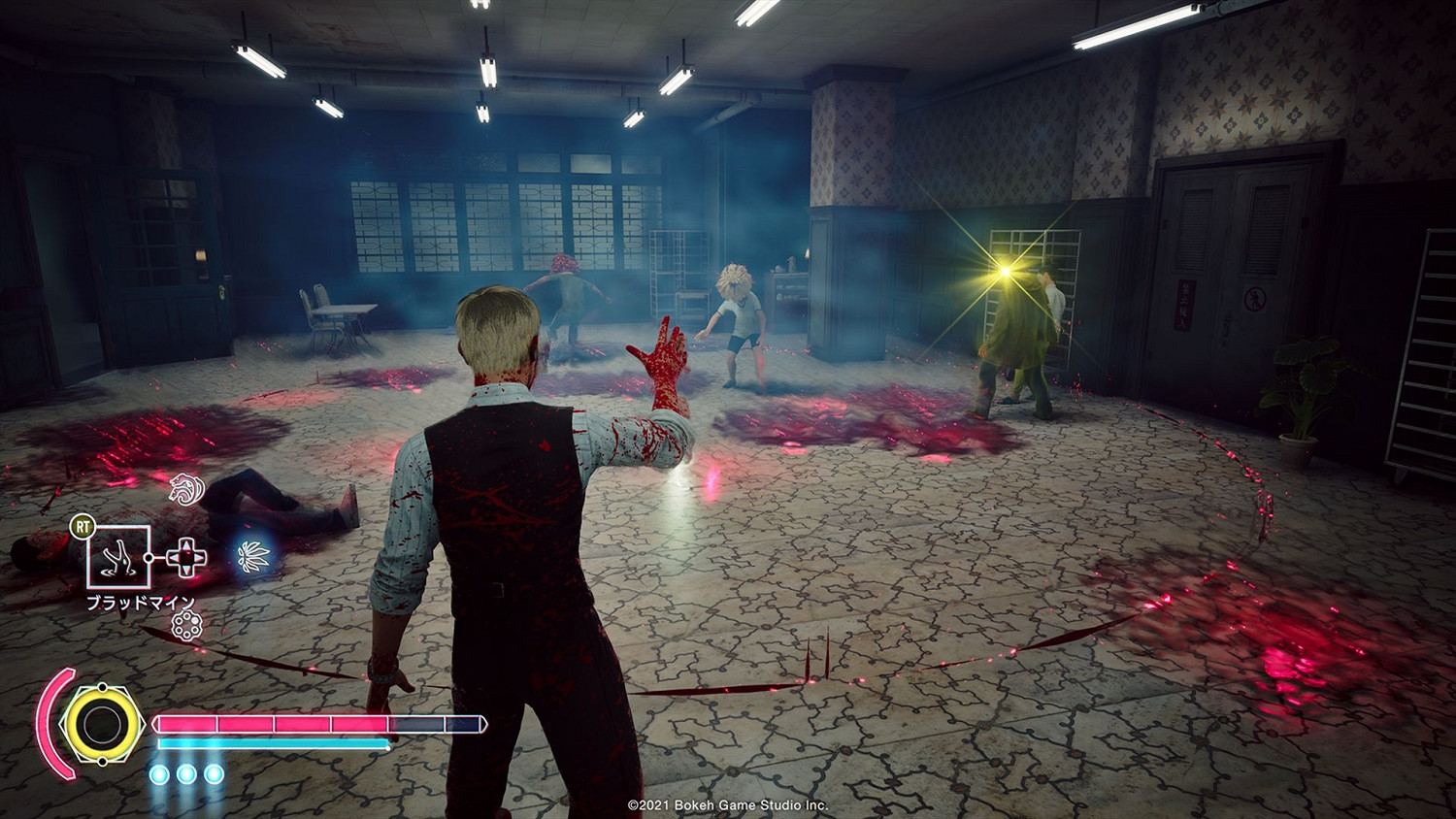Activate the glowing blue lotus skill icon

[x=253, y=556]
